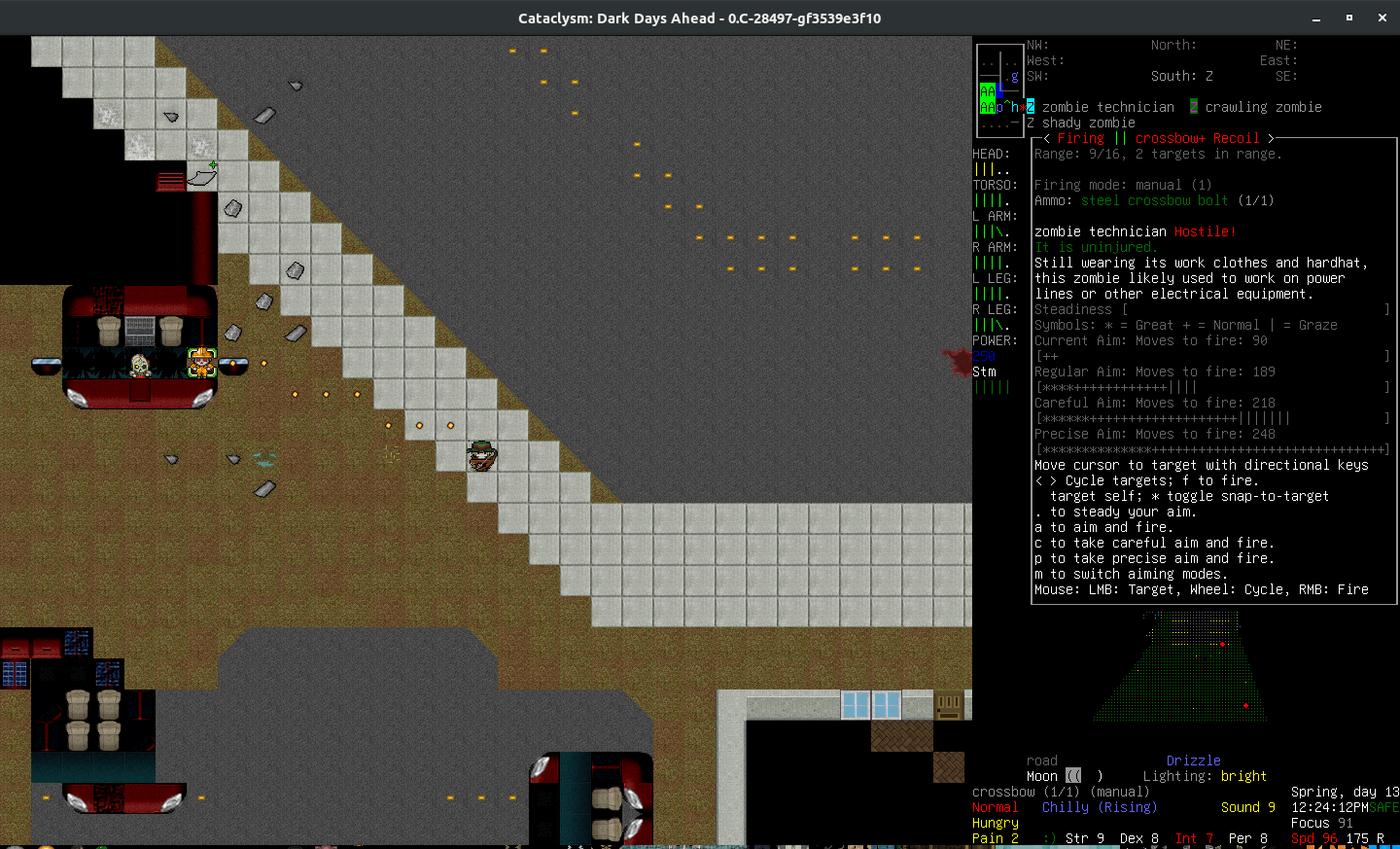Click the green Stm stamina bar

994,386
